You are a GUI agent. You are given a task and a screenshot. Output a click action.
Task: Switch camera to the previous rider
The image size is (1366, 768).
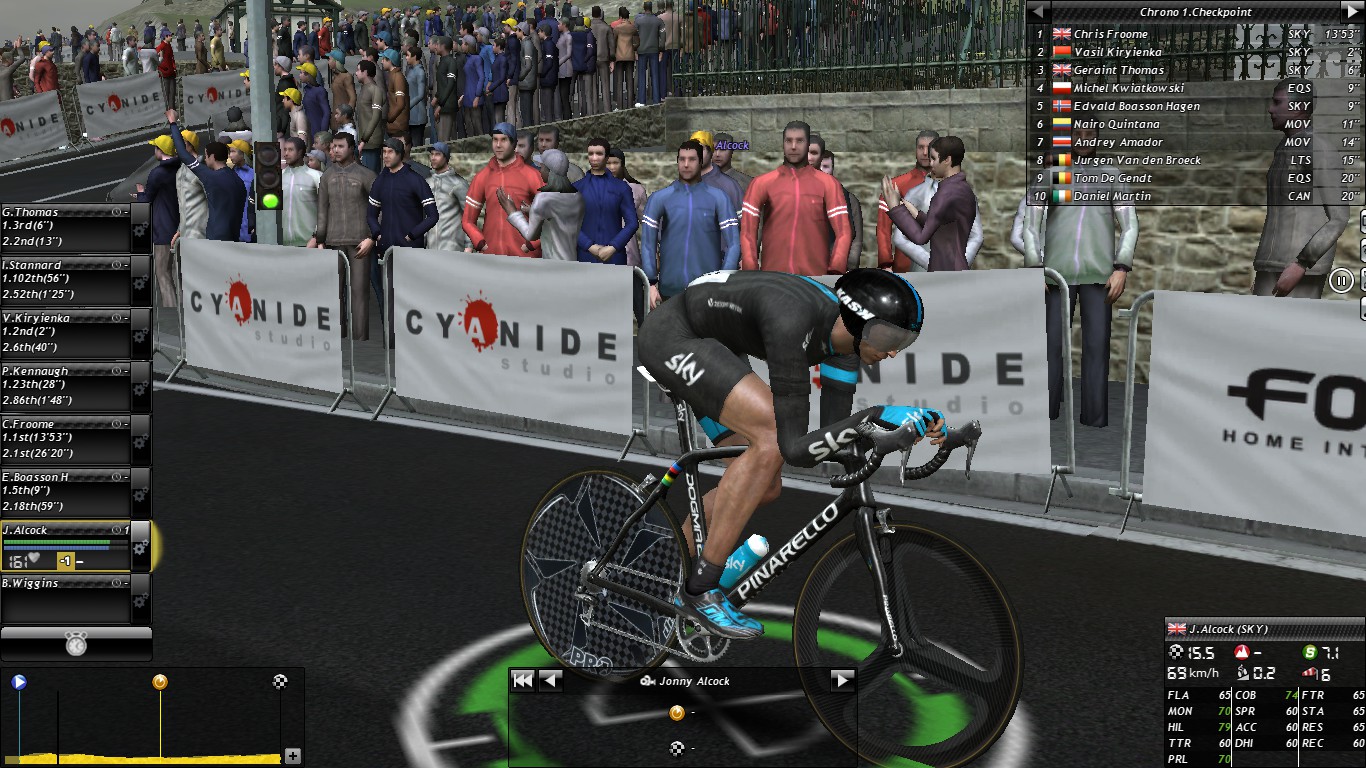(x=550, y=681)
